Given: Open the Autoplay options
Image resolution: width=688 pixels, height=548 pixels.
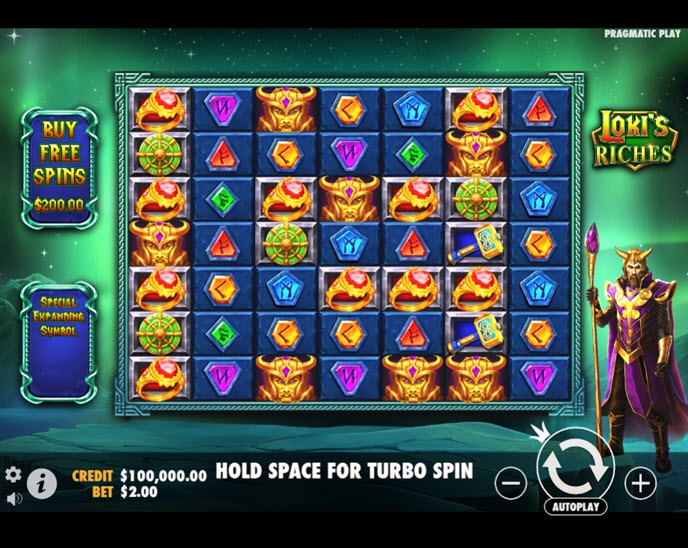Looking at the screenshot, I should 576,507.
